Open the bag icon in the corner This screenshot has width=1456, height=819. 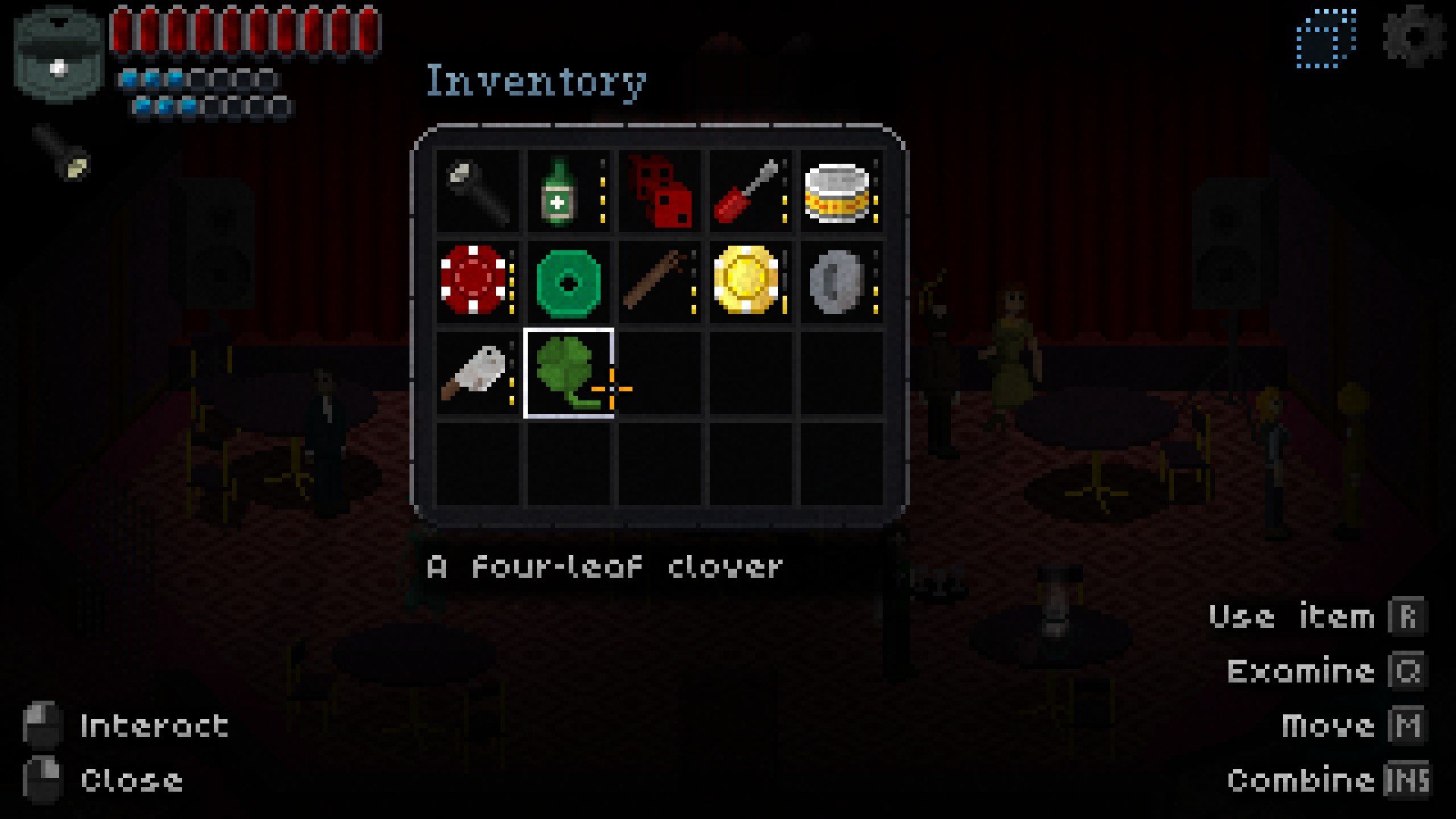click(58, 56)
